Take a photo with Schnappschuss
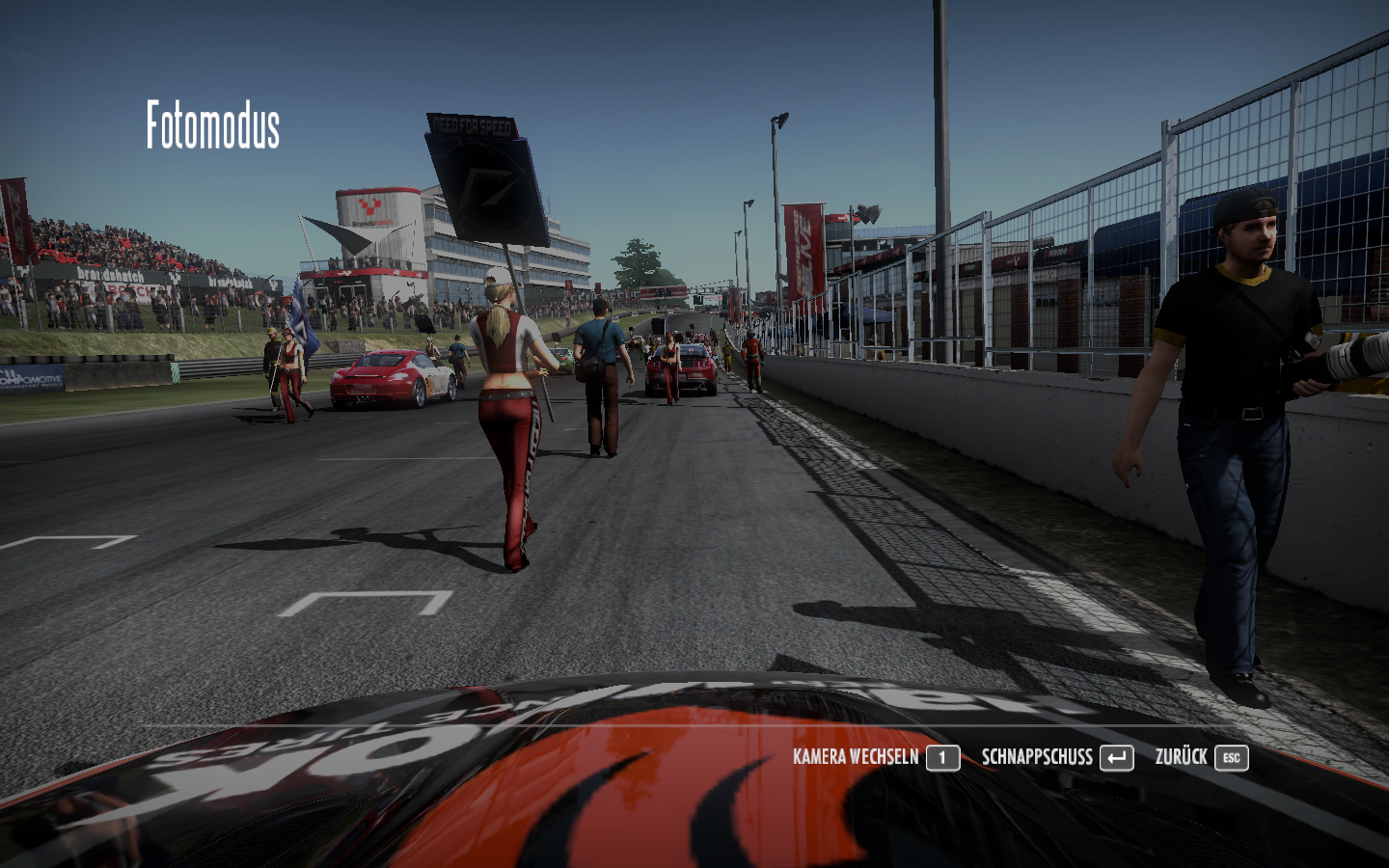 click(1057, 758)
